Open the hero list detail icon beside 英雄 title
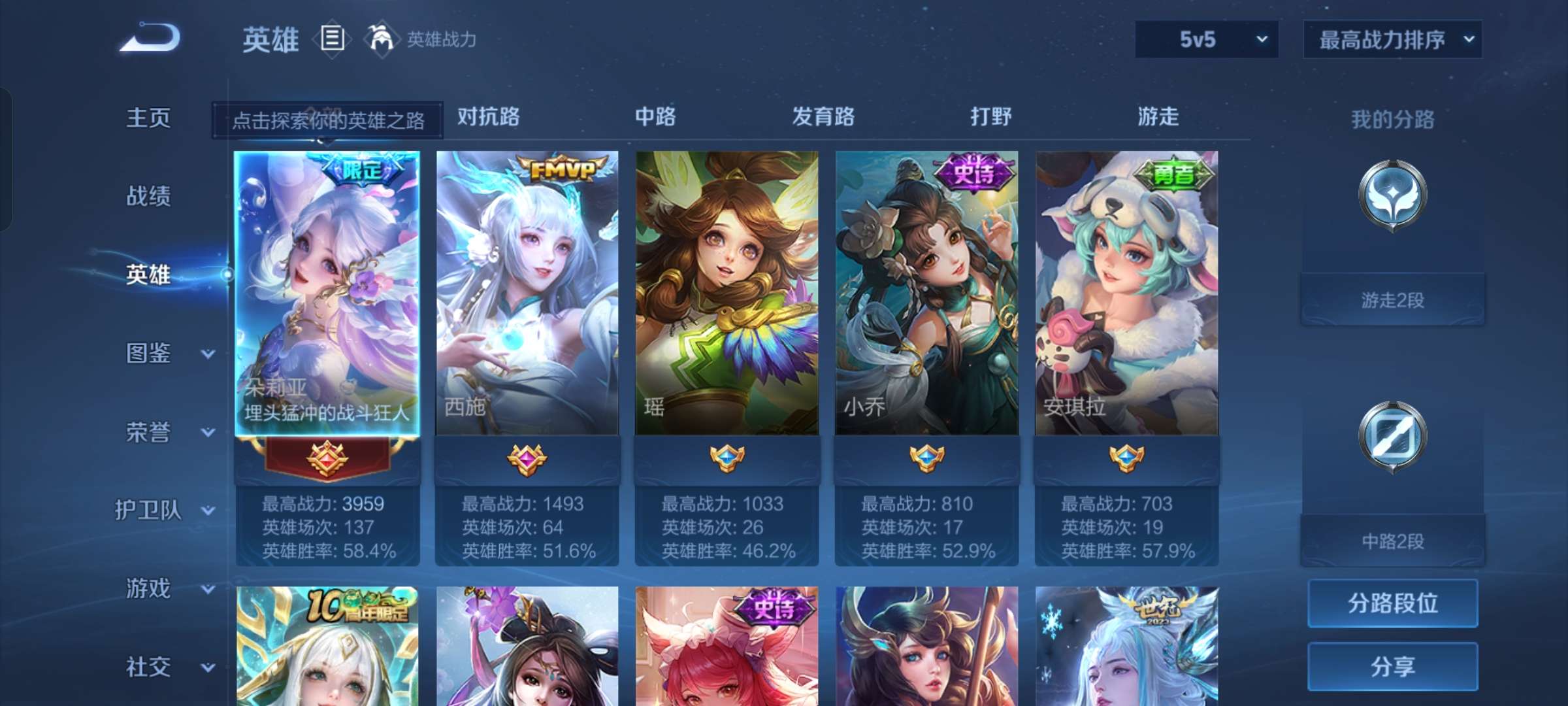The height and width of the screenshot is (706, 1568). 332,39
